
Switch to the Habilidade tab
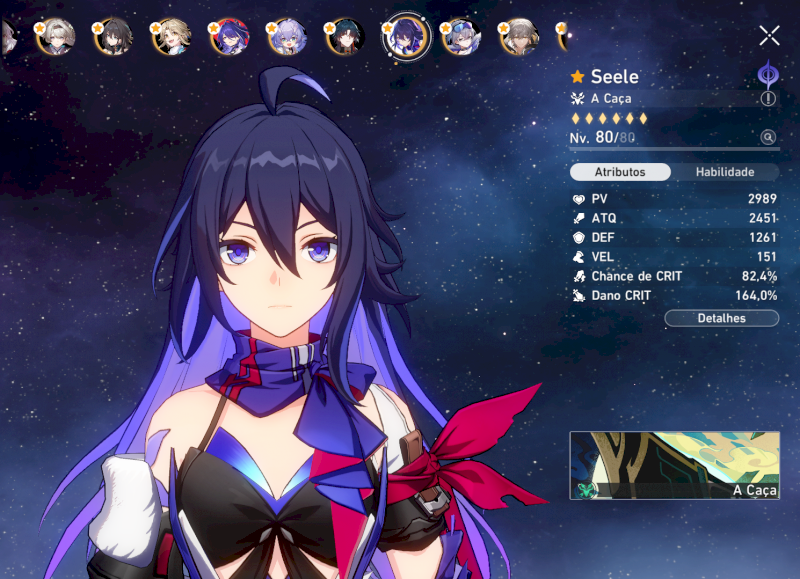[x=725, y=172]
